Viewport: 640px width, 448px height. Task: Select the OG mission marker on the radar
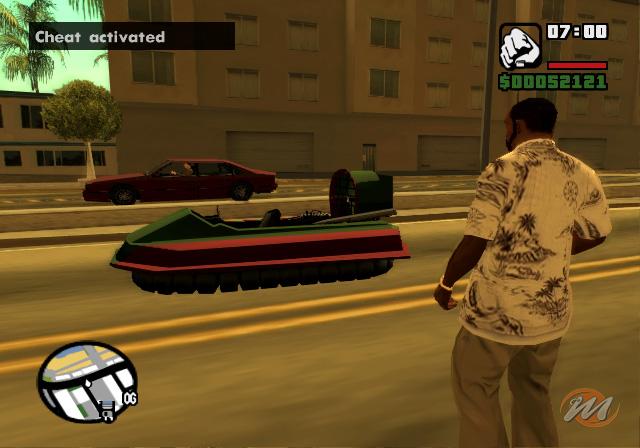coord(129,398)
